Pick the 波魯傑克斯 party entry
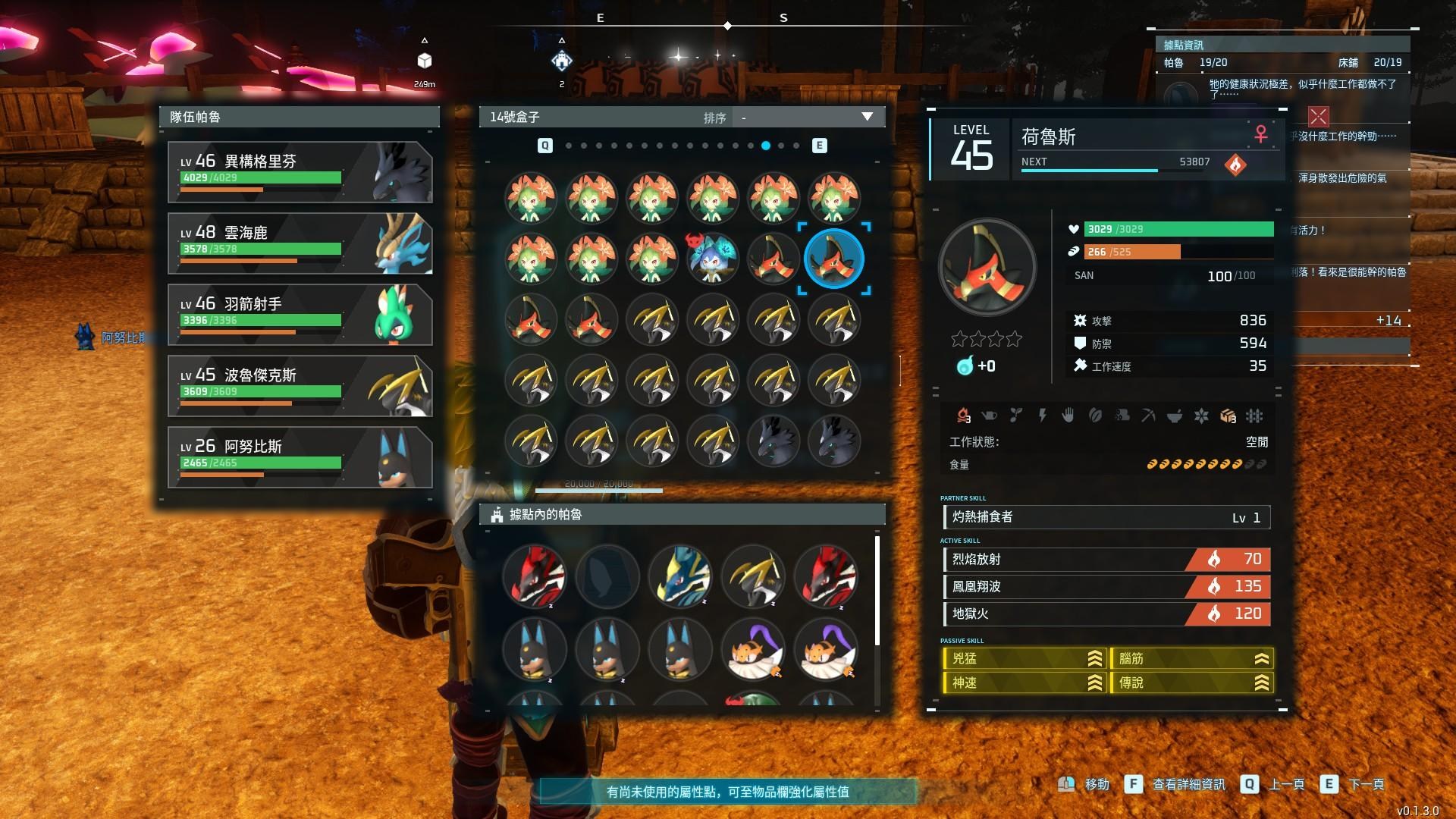Image resolution: width=1456 pixels, height=819 pixels. (x=300, y=386)
